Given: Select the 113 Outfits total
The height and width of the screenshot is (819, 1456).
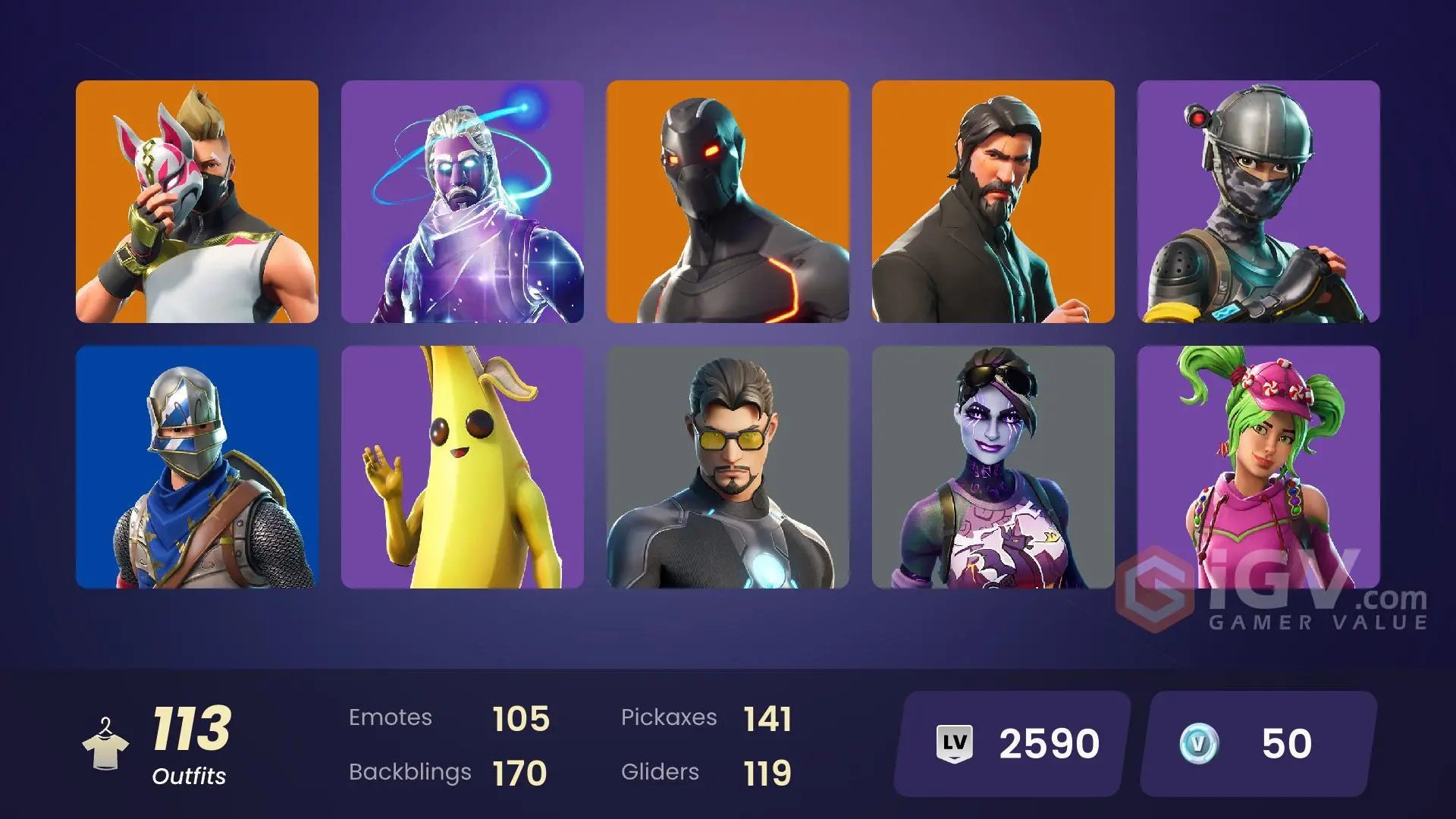Looking at the screenshot, I should pos(191,726).
